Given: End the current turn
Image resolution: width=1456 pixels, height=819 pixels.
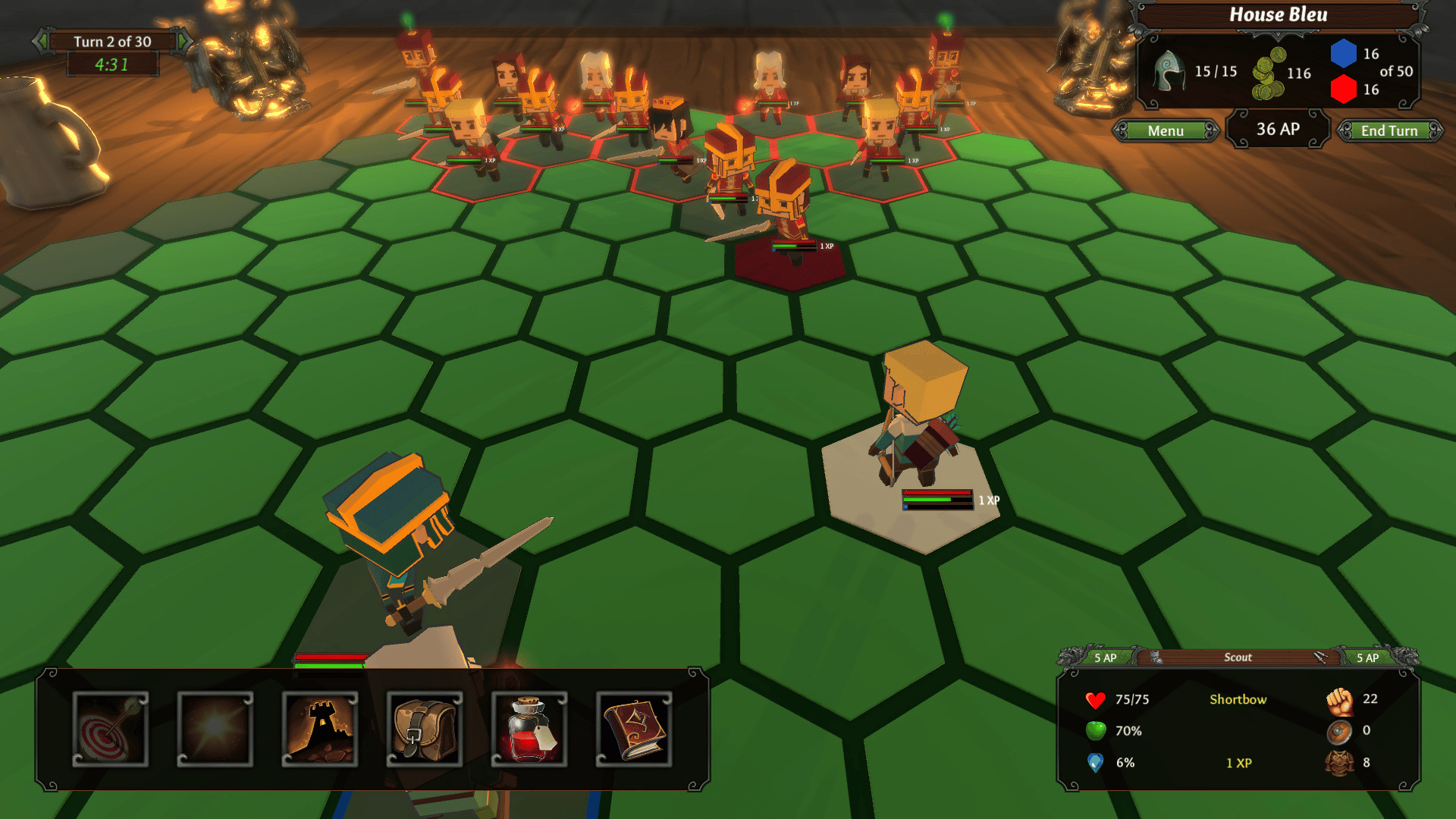Looking at the screenshot, I should coord(1389,131).
